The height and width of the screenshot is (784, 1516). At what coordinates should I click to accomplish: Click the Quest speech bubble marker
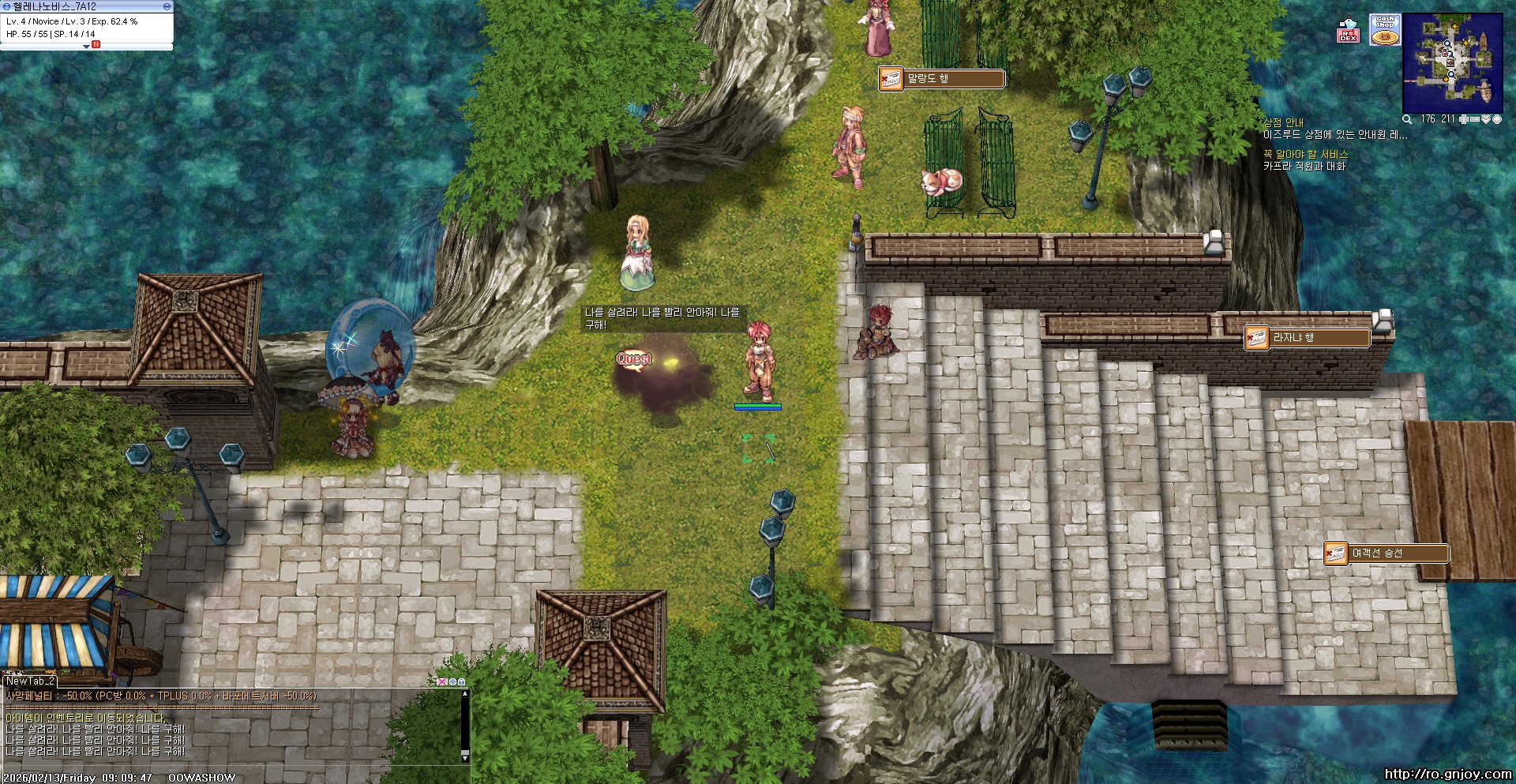634,360
